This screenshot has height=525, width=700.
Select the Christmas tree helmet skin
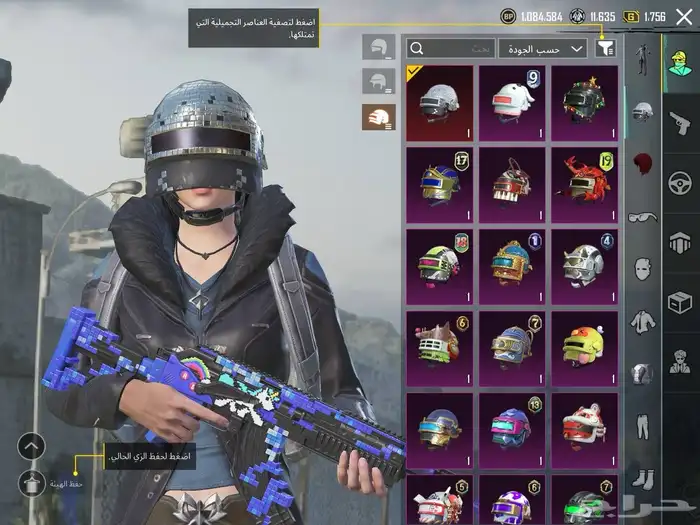tap(584, 101)
